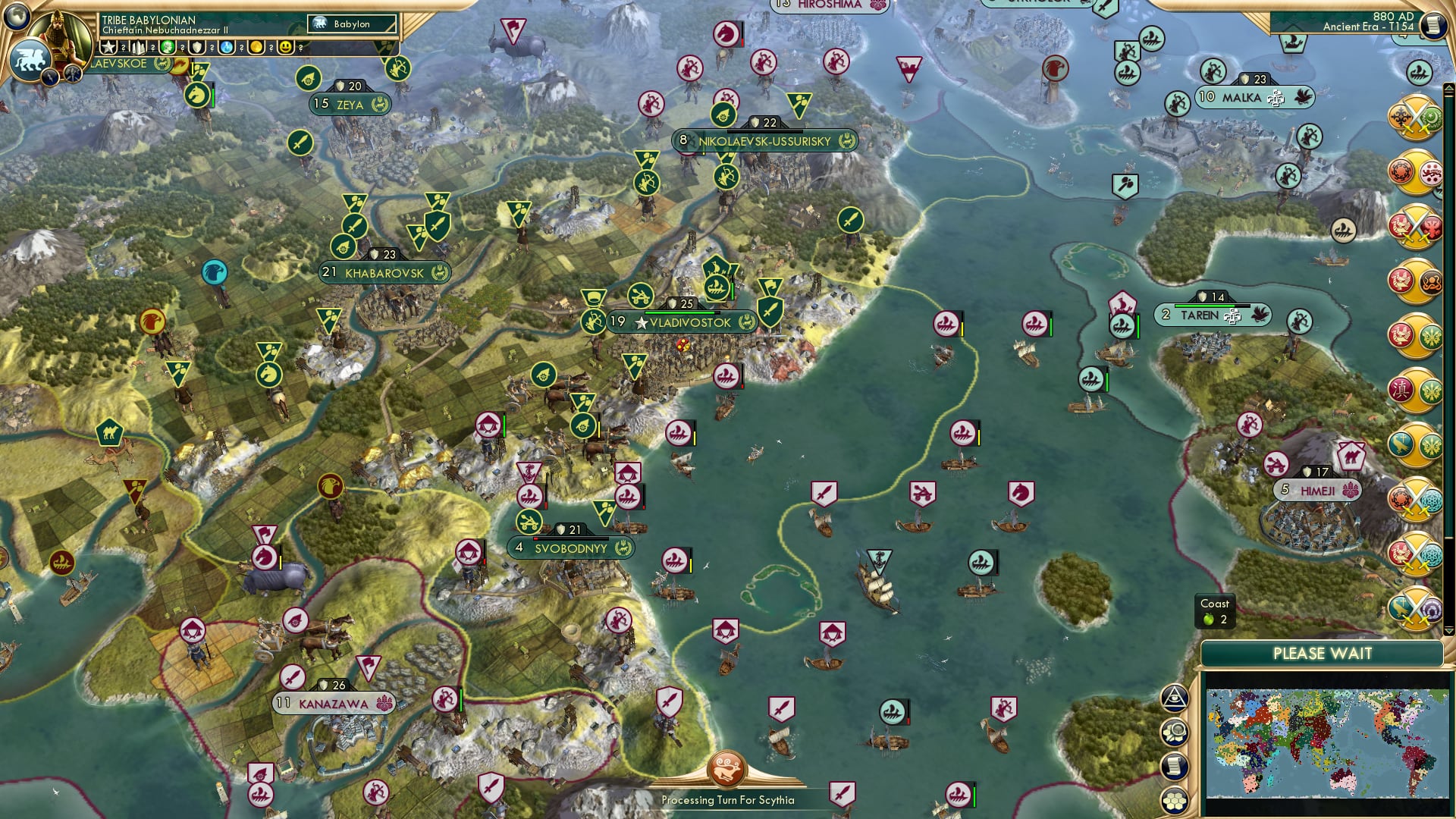Toggle the shield defense icon on top bar
The width and height of the screenshot is (1456, 819).
(x=197, y=48)
